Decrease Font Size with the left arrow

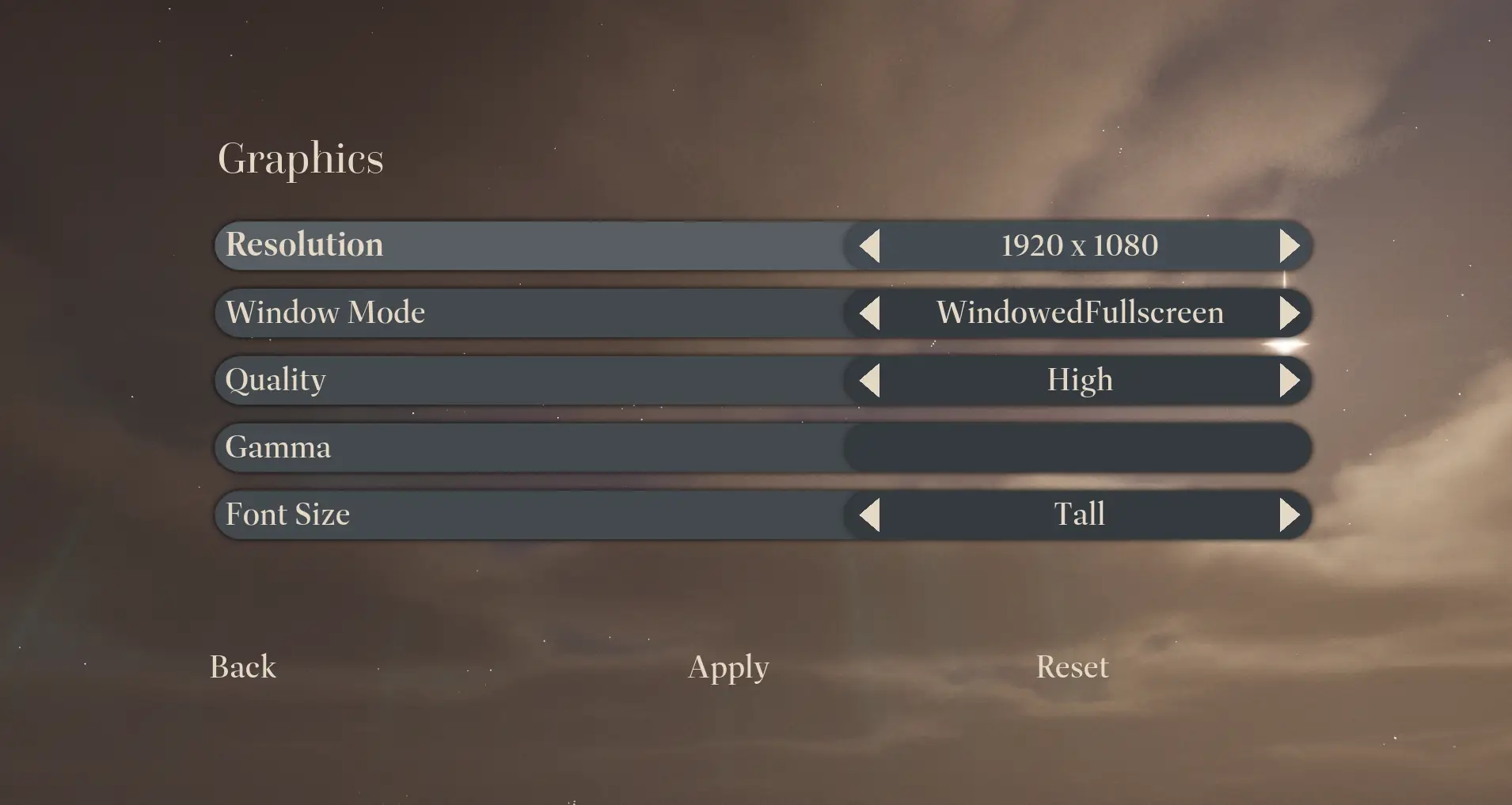pyautogui.click(x=870, y=515)
